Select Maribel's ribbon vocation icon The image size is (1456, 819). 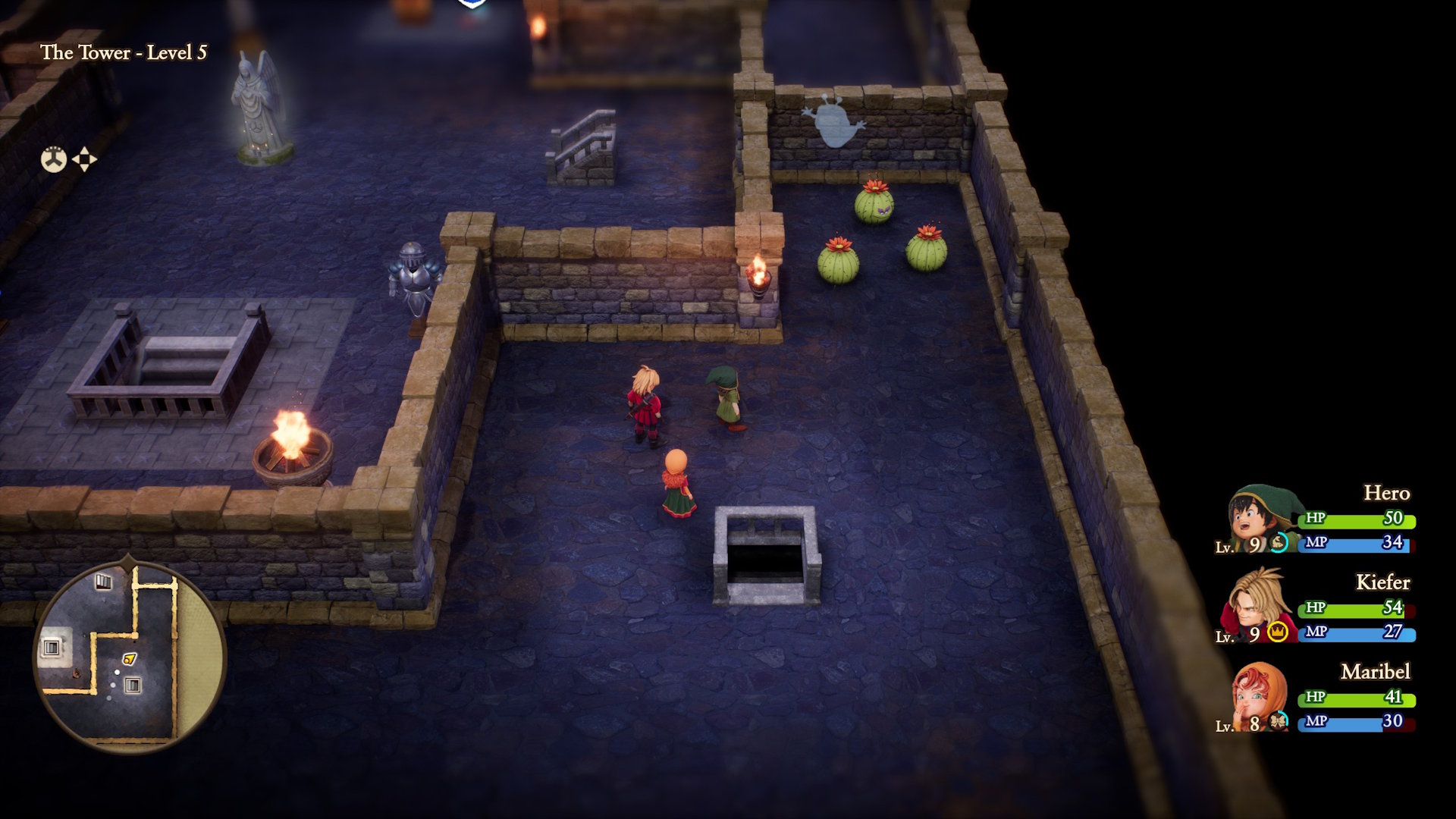pyautogui.click(x=1277, y=719)
